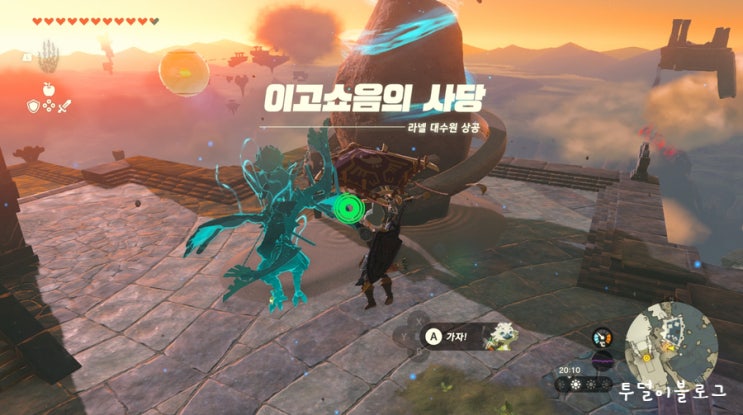Click the apple quick-item icon

[47, 88]
